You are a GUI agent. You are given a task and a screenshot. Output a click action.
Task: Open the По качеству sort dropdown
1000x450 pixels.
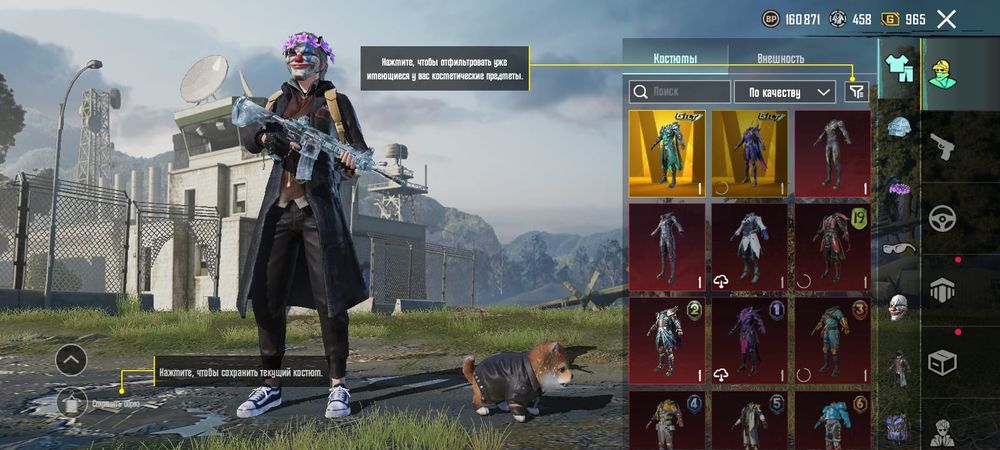point(785,92)
